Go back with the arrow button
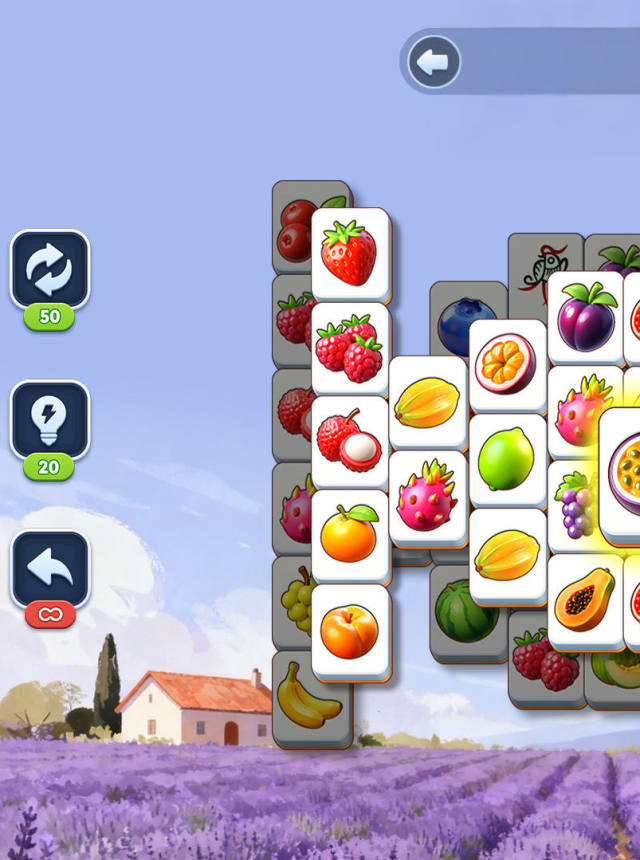This screenshot has height=860, width=640. click(x=434, y=62)
